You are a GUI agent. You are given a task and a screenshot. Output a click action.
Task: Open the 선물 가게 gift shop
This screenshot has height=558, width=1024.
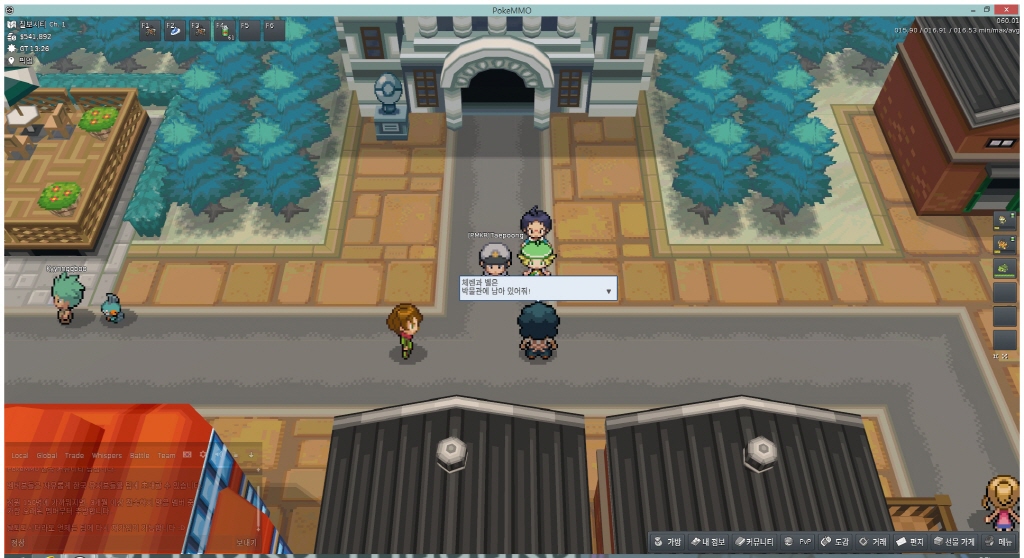tap(955, 541)
